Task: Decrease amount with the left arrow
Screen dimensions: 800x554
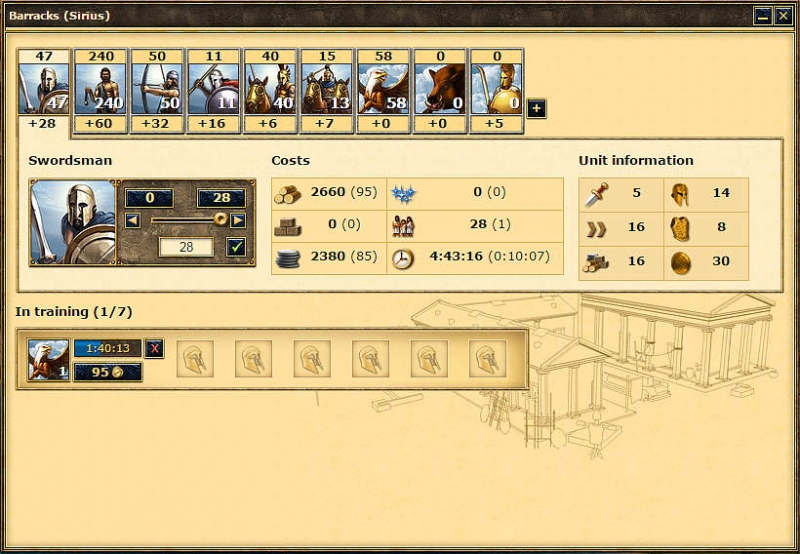Action: [x=133, y=220]
